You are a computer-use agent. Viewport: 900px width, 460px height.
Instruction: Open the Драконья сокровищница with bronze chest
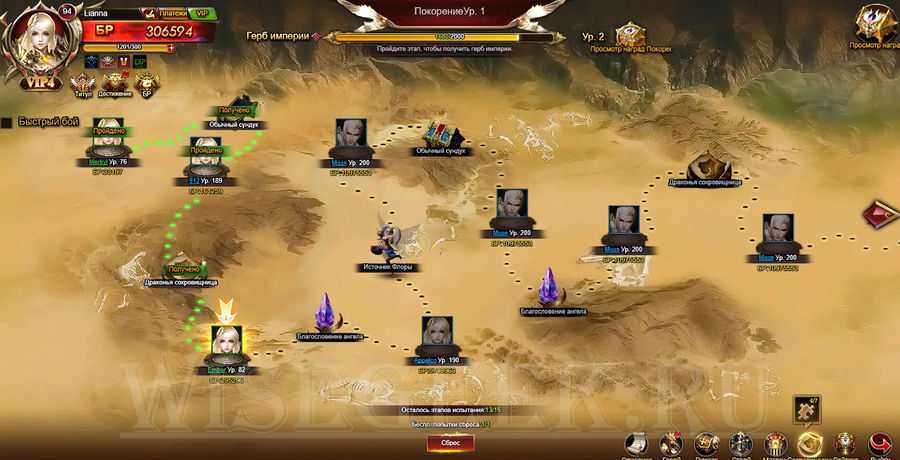(712, 164)
